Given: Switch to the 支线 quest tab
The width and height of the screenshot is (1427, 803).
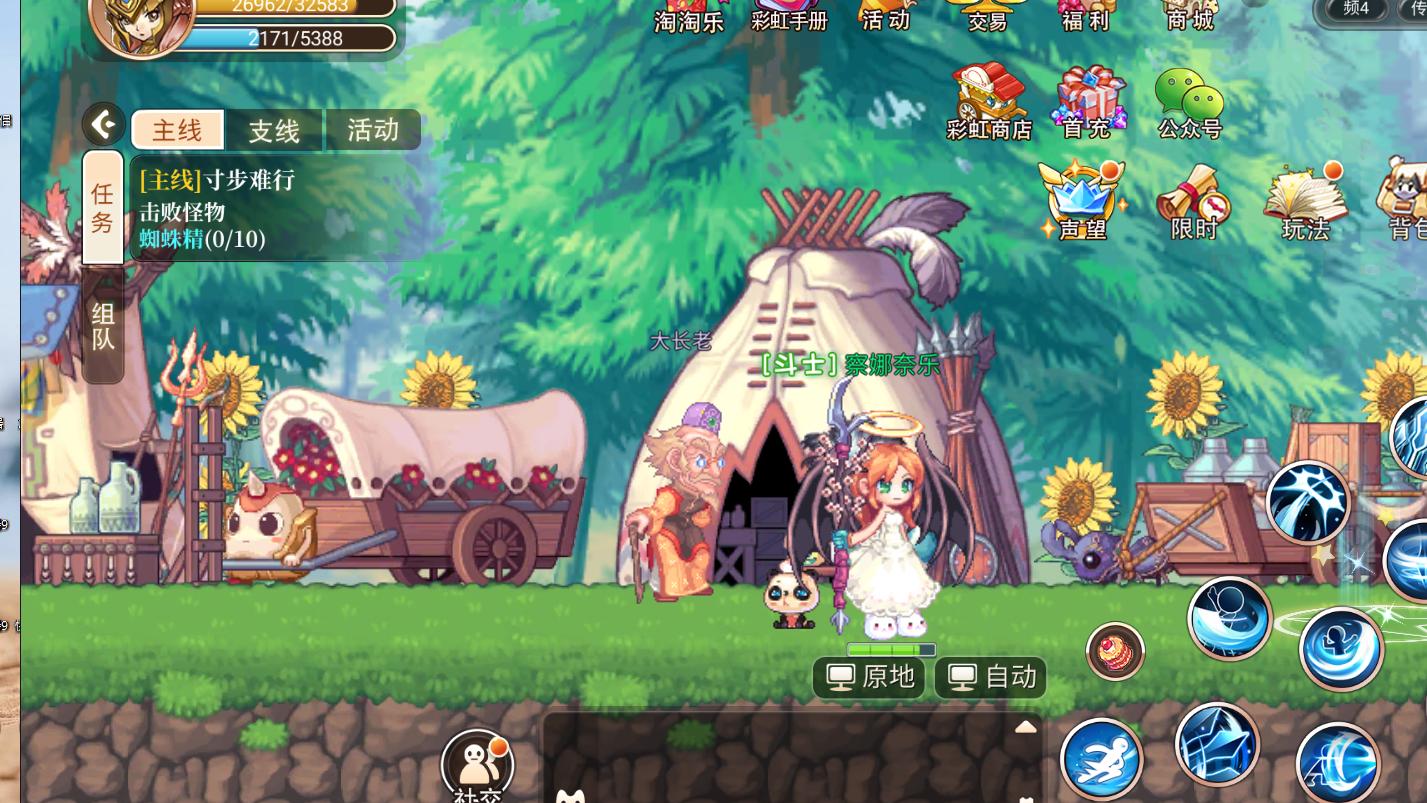Looking at the screenshot, I should pos(274,131).
